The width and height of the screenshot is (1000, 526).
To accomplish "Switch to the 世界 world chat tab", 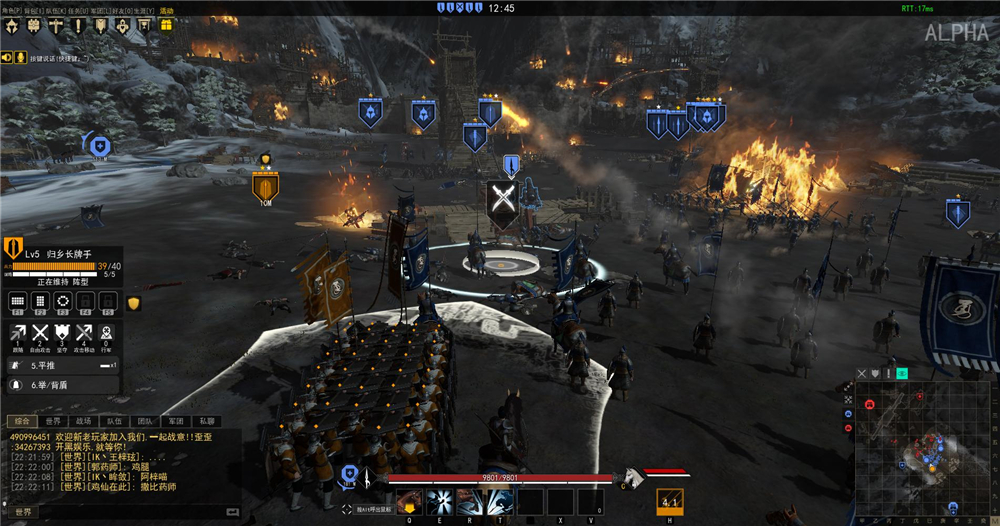I will click(x=52, y=421).
